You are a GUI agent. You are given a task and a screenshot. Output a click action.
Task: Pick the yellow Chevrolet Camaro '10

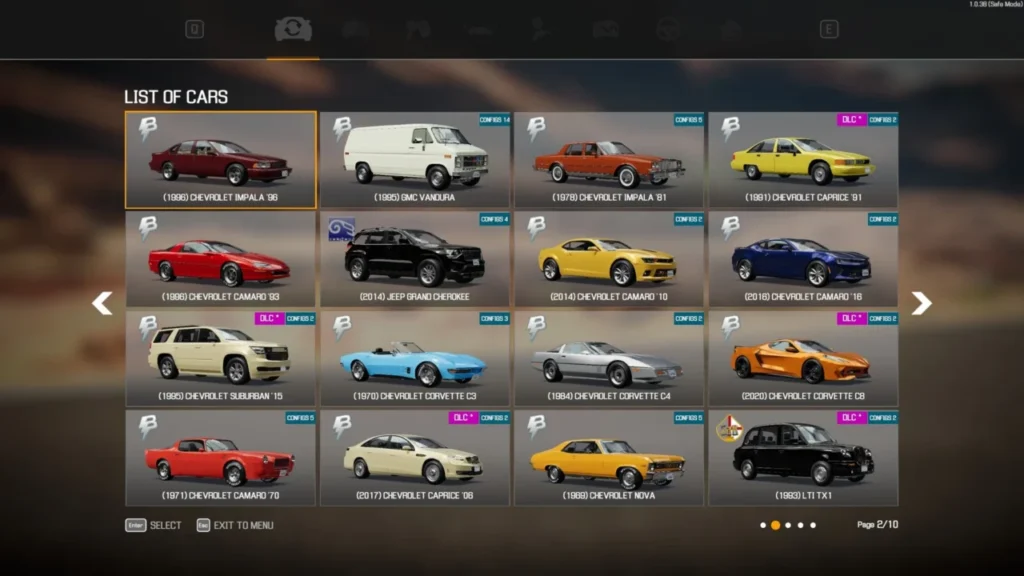[609, 259]
